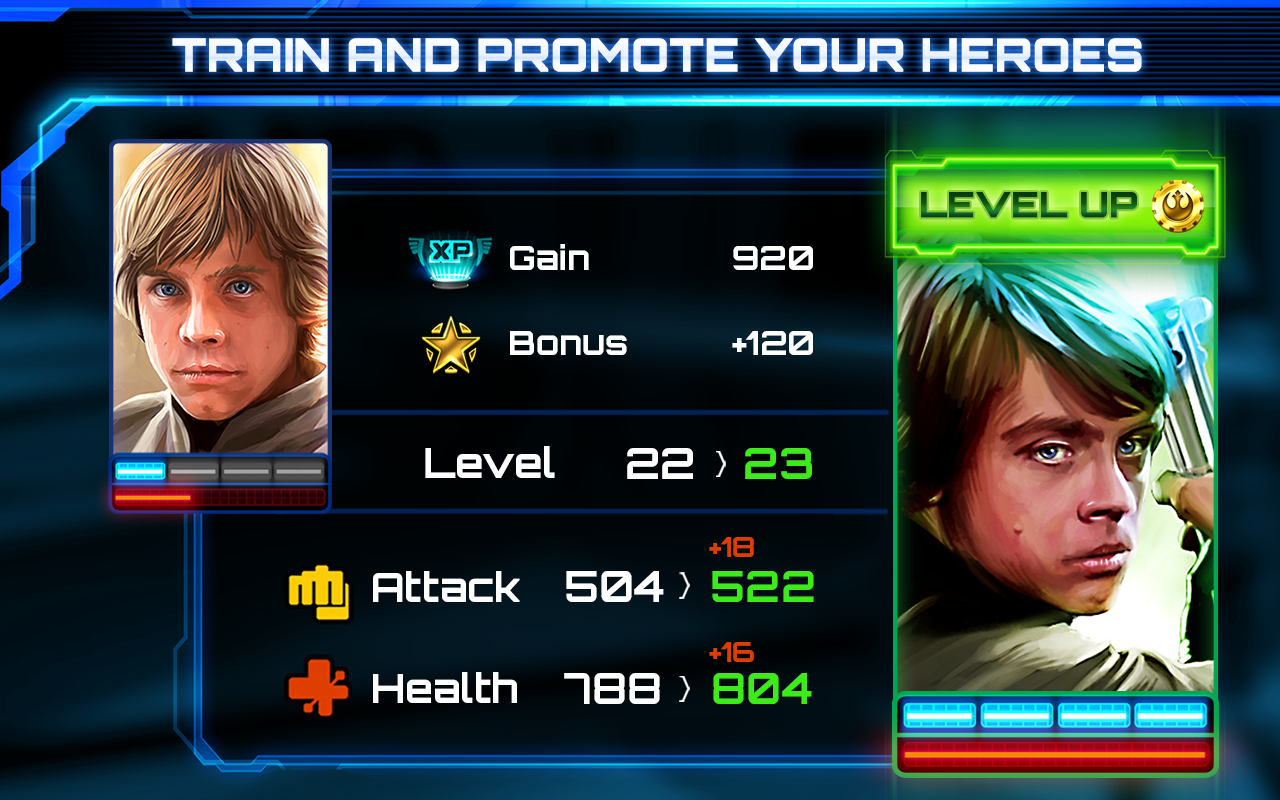Select the Level stats row
1280x800 pixels.
[x=600, y=463]
